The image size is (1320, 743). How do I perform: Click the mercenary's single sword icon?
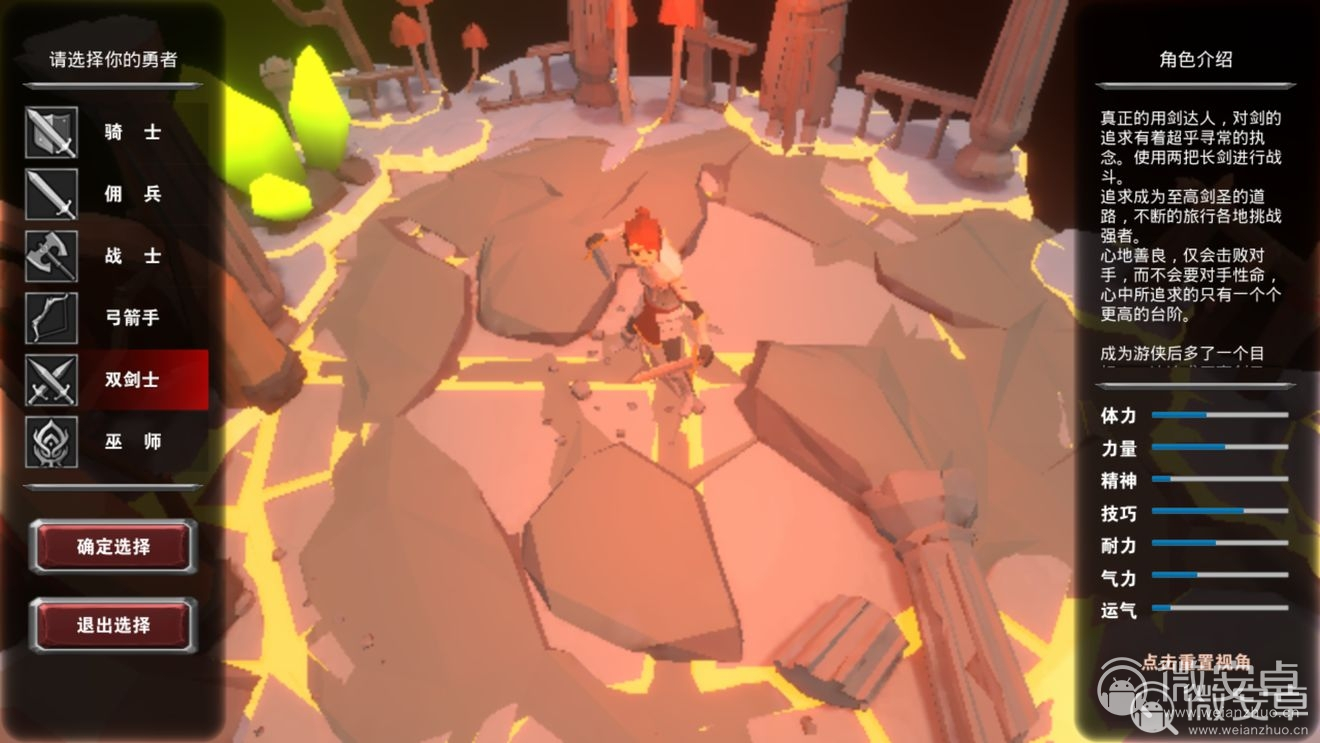point(51,194)
